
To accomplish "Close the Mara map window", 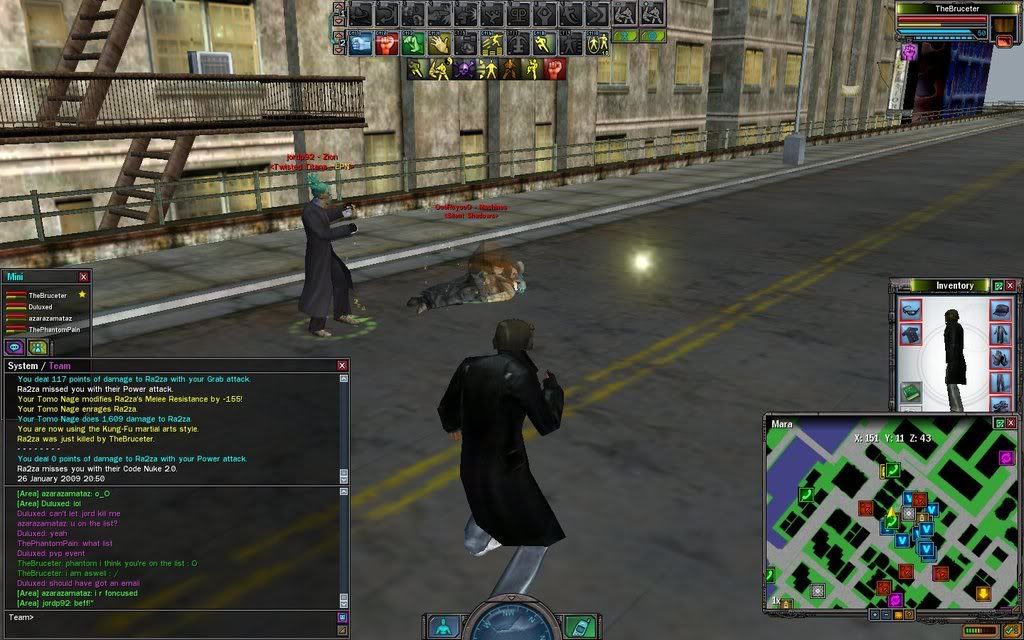I will pos(1012,424).
